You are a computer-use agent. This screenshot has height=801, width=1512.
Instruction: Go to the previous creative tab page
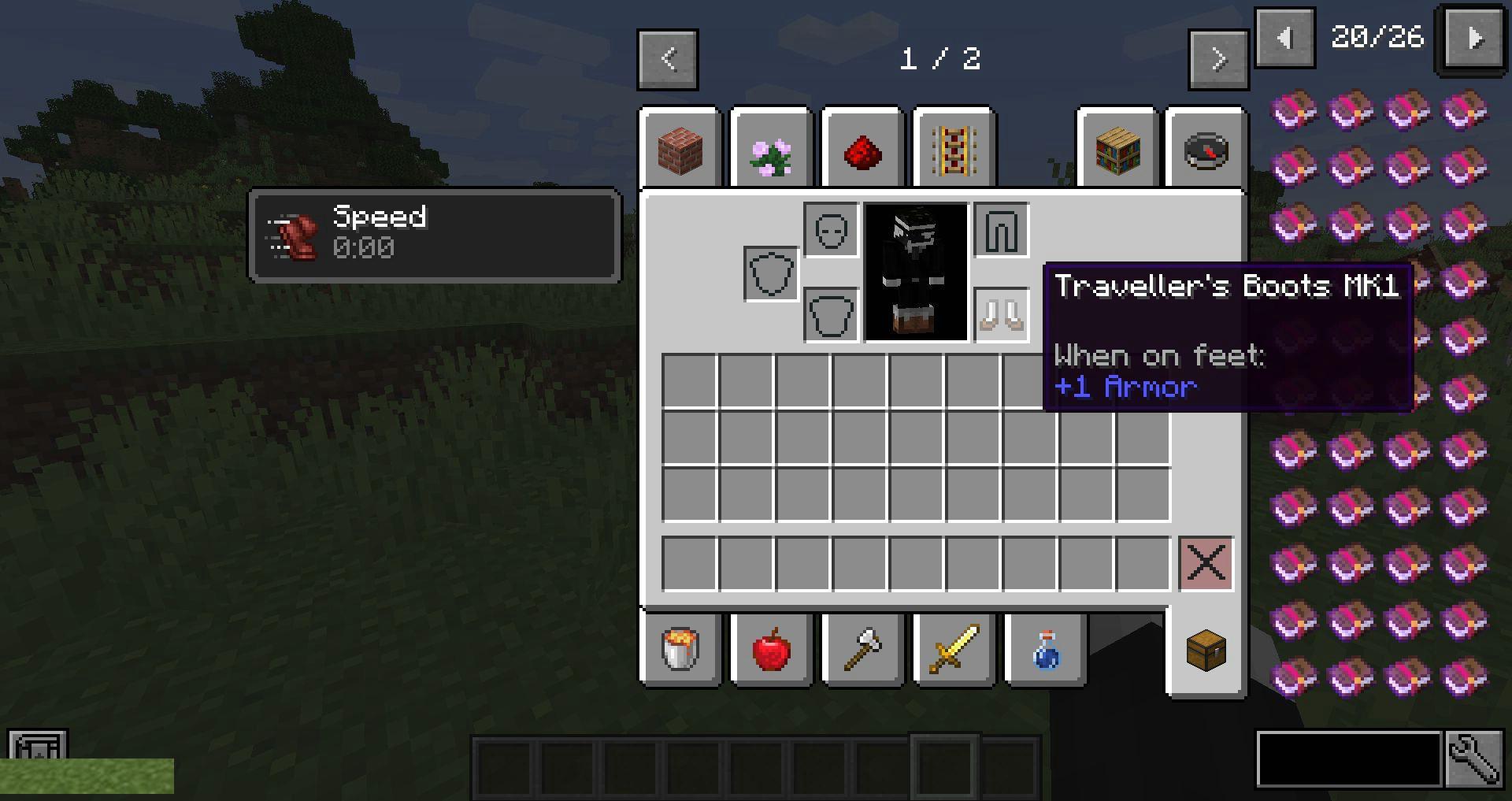(x=668, y=59)
